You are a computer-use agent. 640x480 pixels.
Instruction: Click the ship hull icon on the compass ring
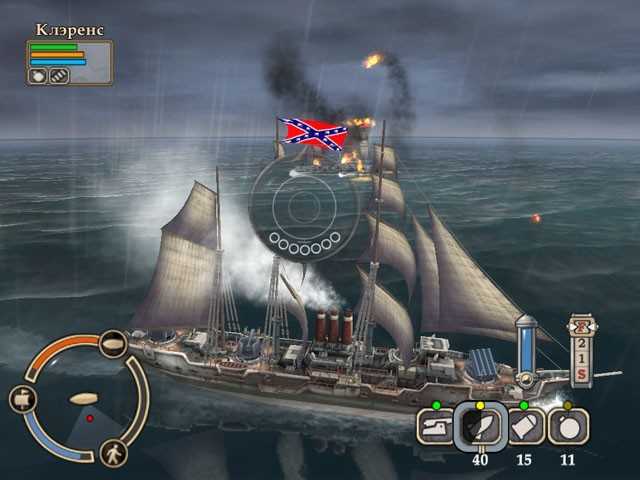[113, 343]
